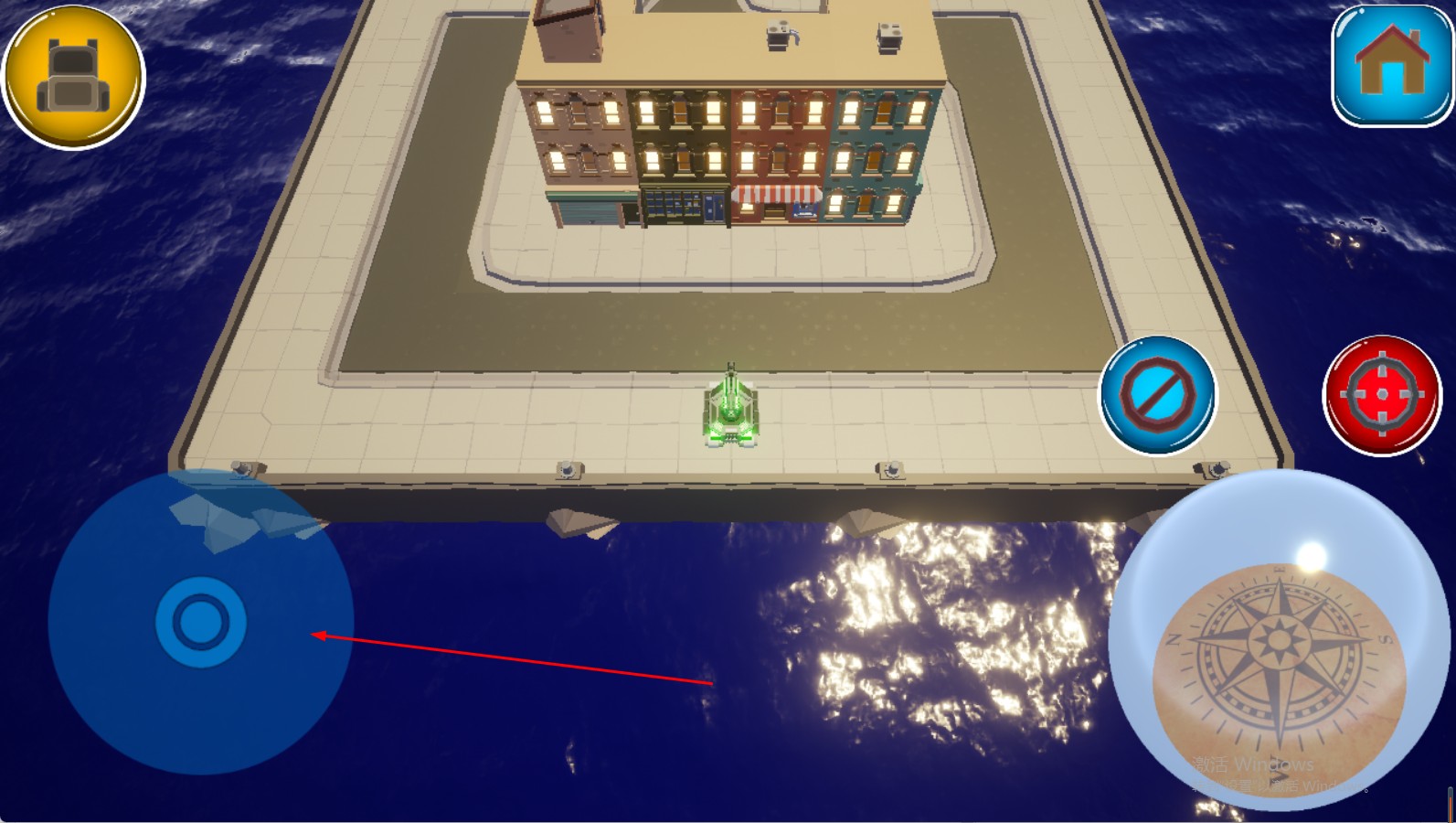The width and height of the screenshot is (1456, 823).
Task: Open the yellow backpack inventory button
Action: [73, 77]
